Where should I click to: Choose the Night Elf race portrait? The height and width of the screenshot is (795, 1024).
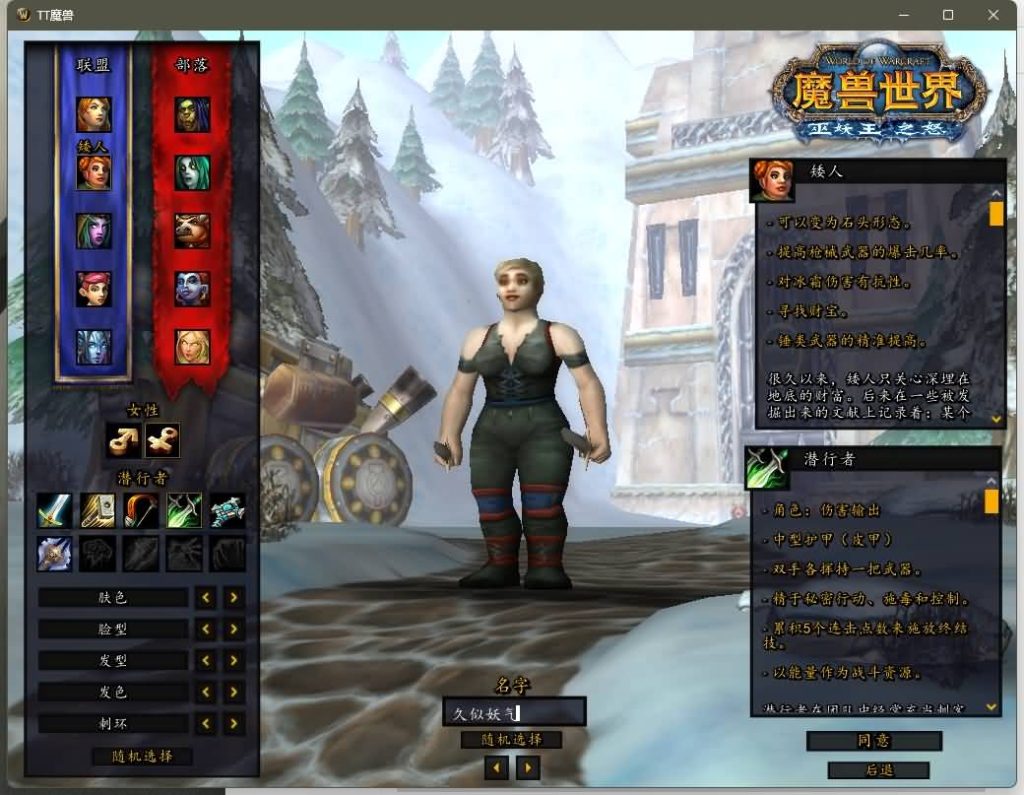click(94, 231)
